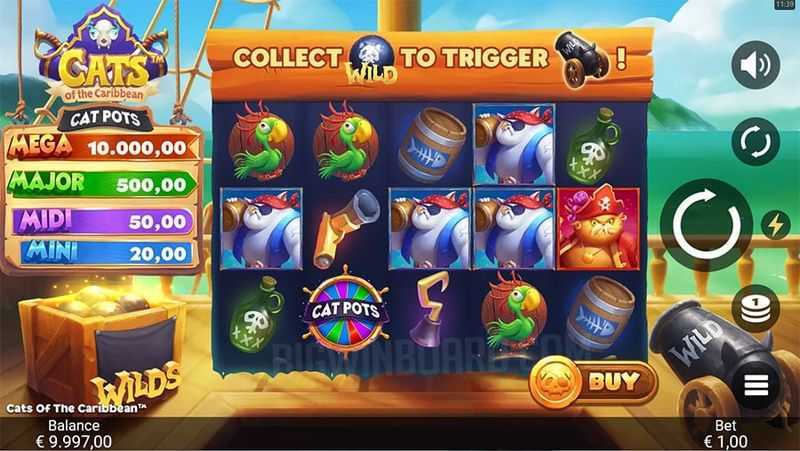The width and height of the screenshot is (800, 451).
Task: Click the BUY bonus button
Action: point(594,382)
